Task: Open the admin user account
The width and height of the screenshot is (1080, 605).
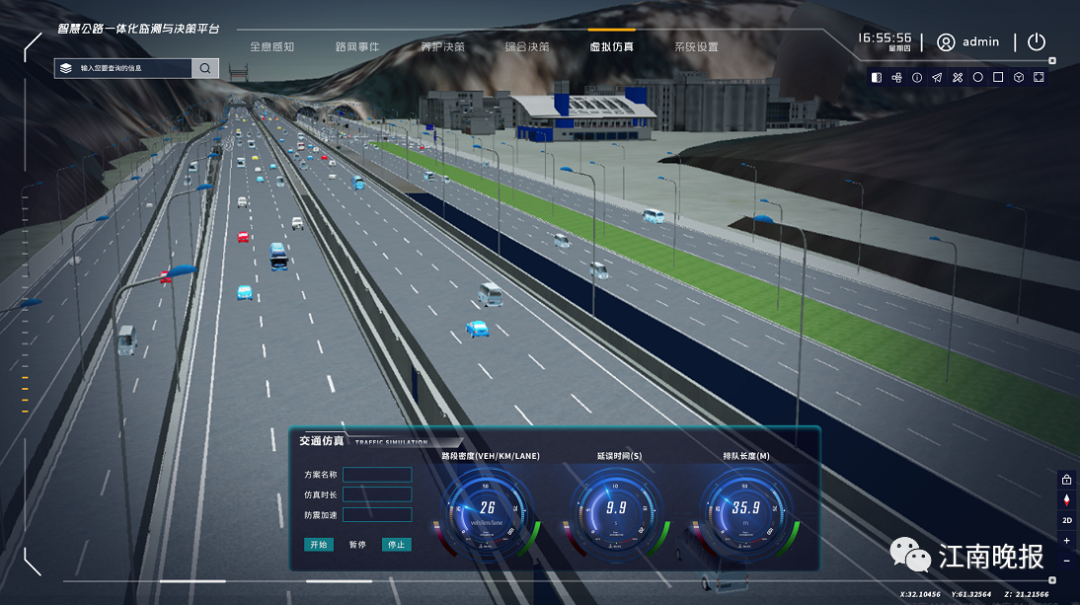Action: tap(968, 42)
